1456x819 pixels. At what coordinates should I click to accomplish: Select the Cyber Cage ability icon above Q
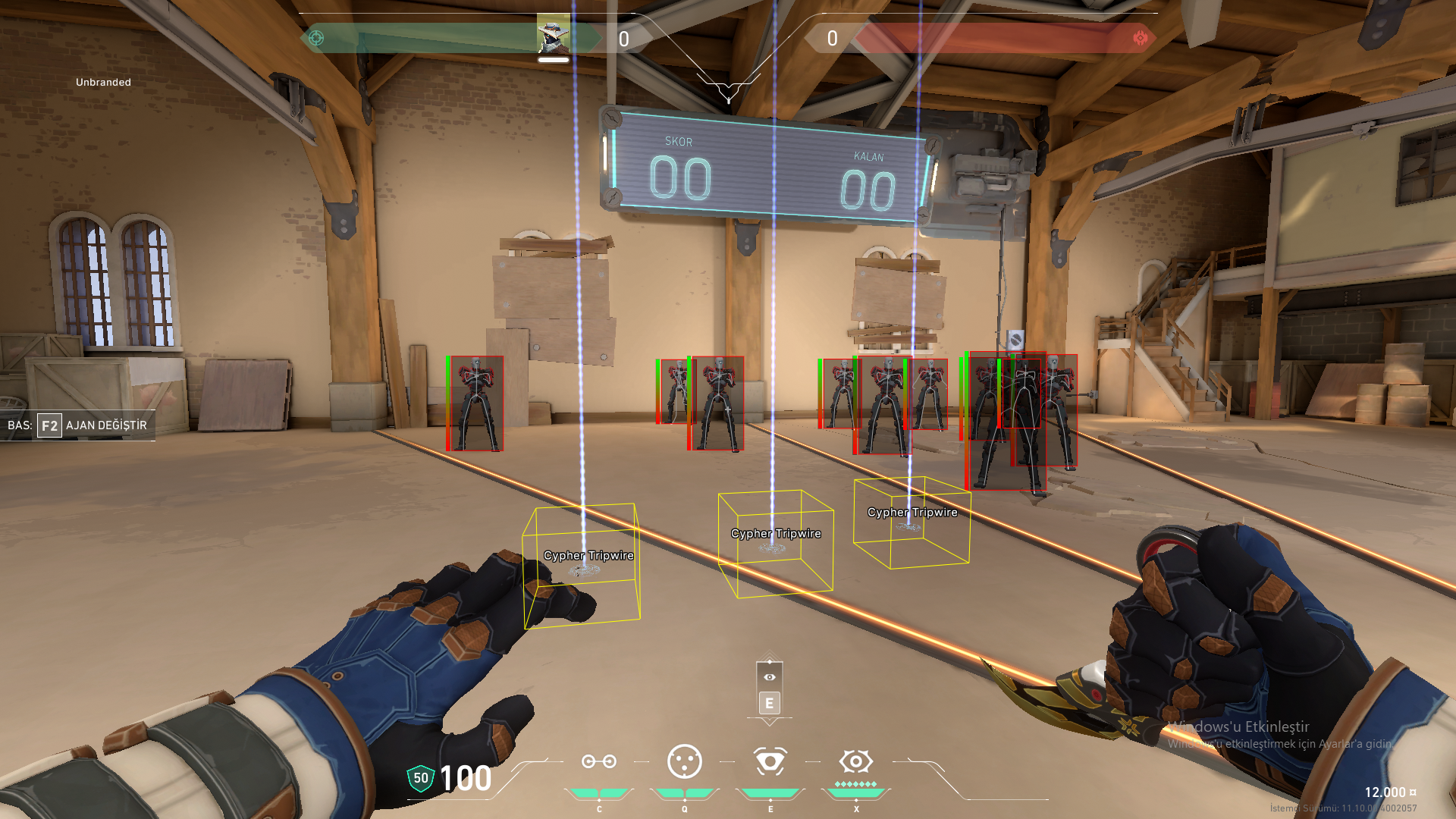click(x=685, y=760)
